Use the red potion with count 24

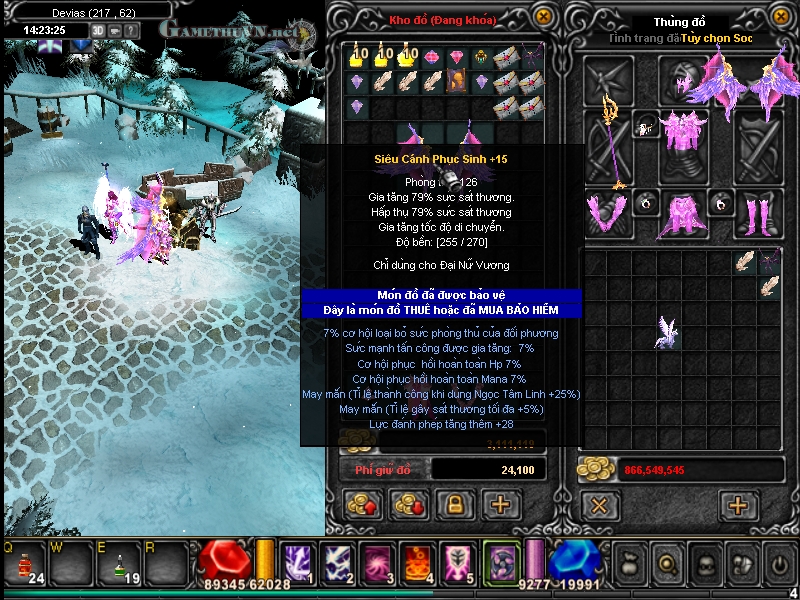pos(22,566)
